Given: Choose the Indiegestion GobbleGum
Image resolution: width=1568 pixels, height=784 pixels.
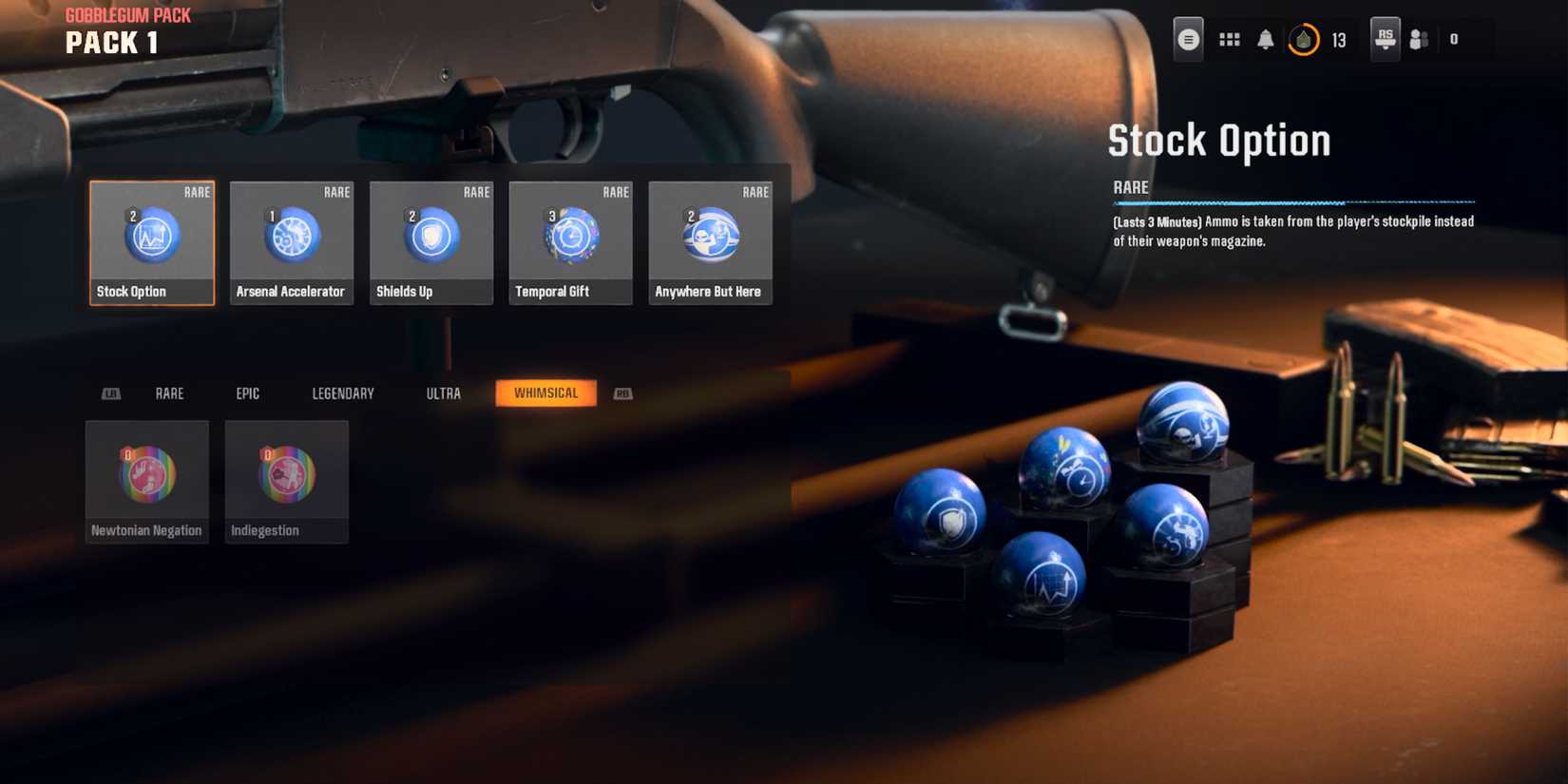Looking at the screenshot, I should click(x=286, y=480).
